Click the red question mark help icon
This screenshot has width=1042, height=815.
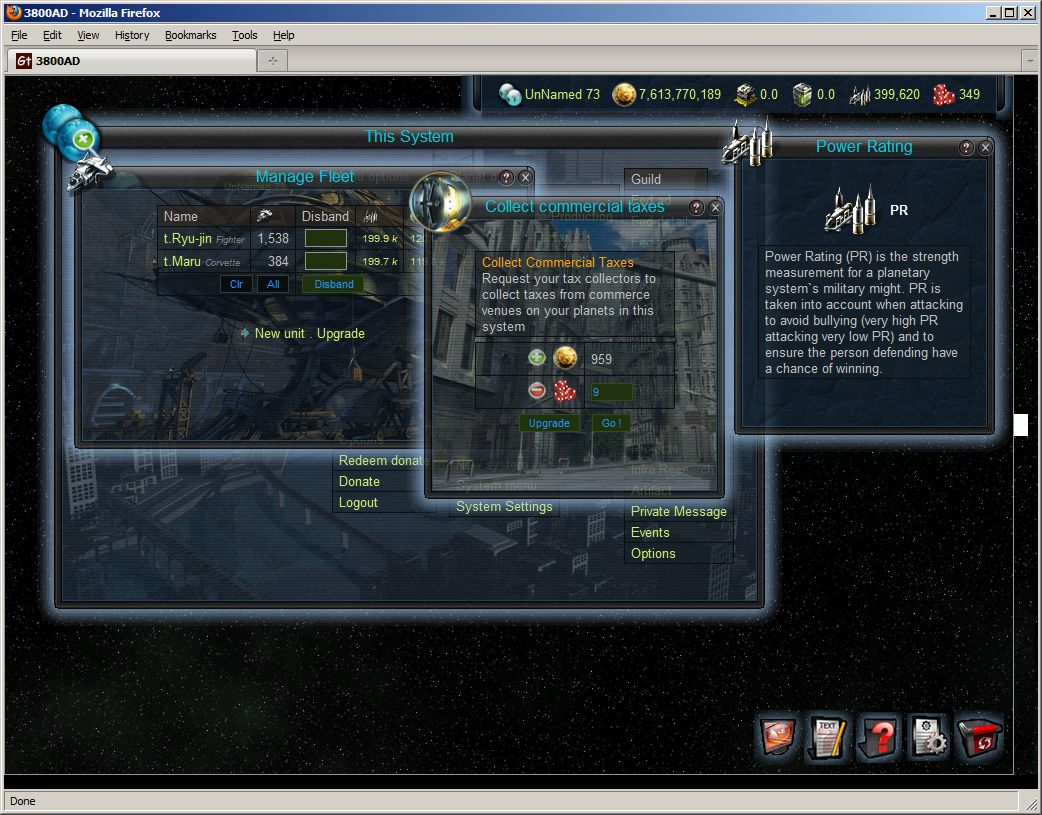point(880,740)
